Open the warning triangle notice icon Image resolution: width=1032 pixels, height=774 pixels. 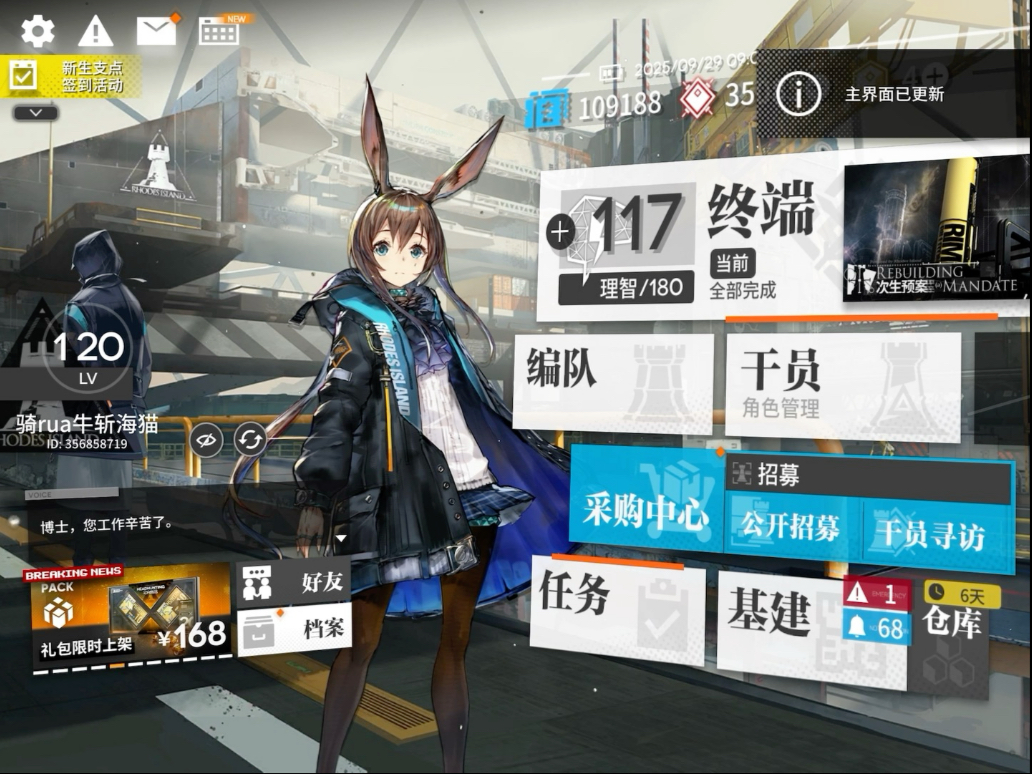[x=96, y=31]
